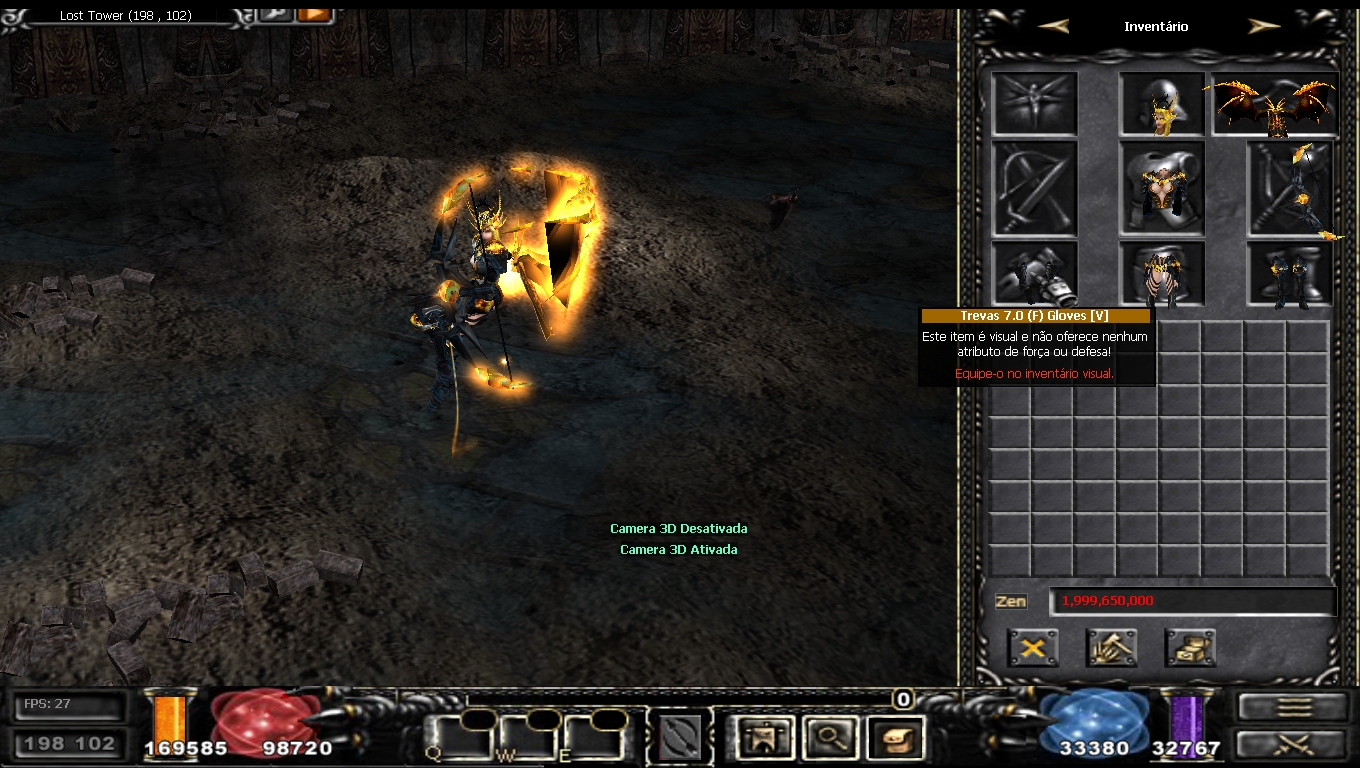Select the Trevas gloves slot
The image size is (1360, 768).
pos(1034,273)
